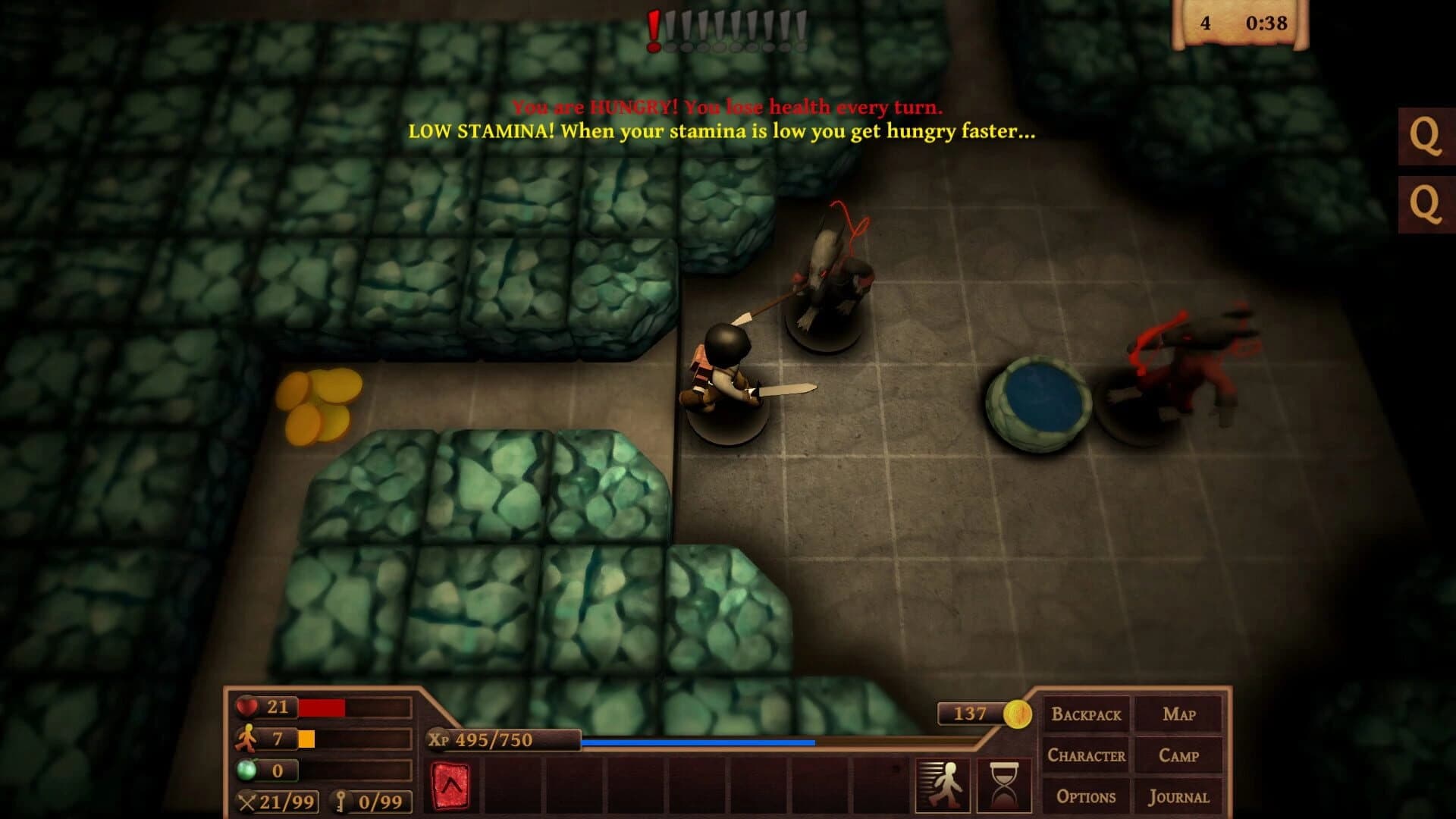1456x819 pixels.
Task: Open the Map screen
Action: pos(1179,714)
